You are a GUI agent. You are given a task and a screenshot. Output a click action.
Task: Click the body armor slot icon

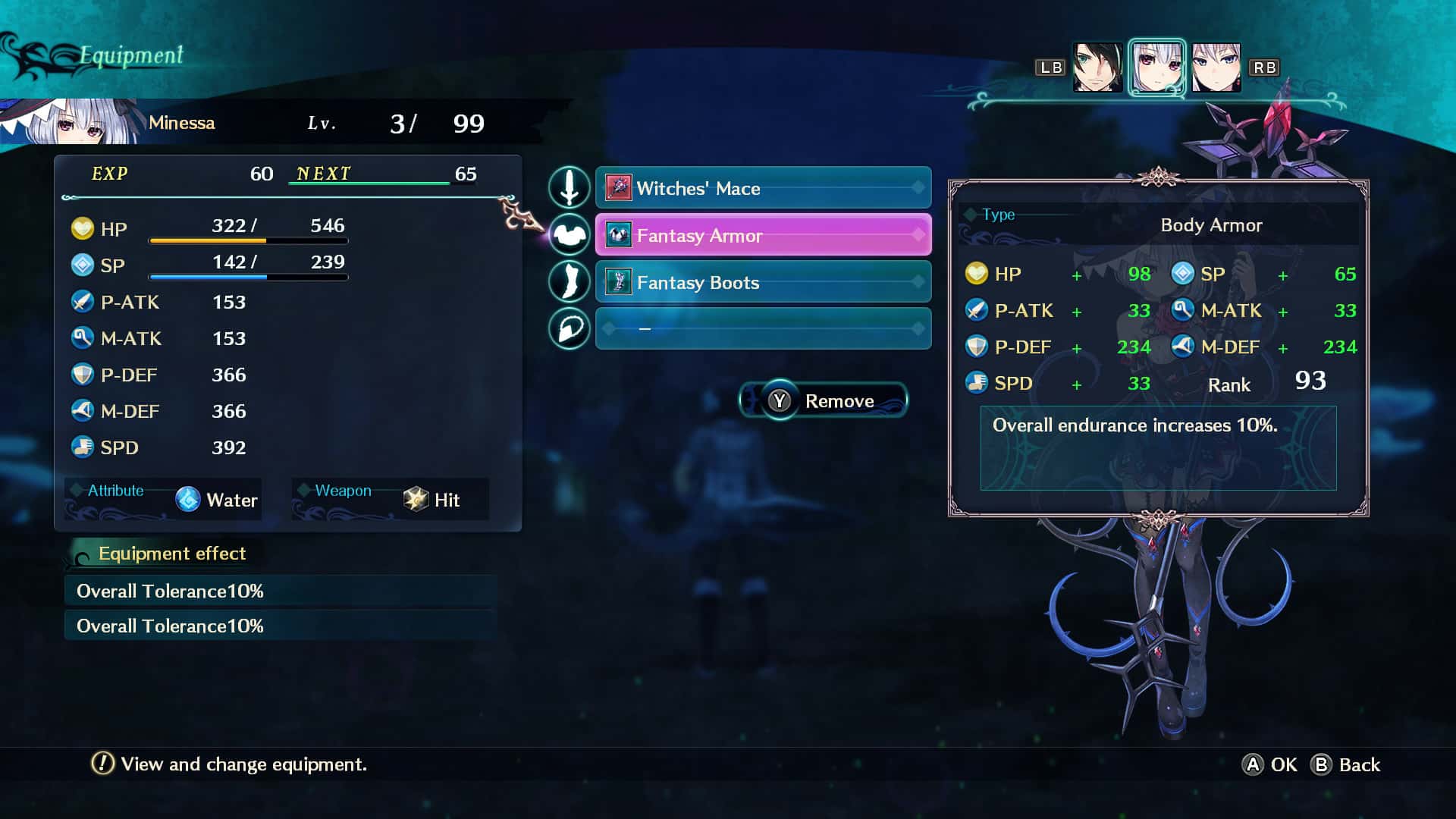570,235
